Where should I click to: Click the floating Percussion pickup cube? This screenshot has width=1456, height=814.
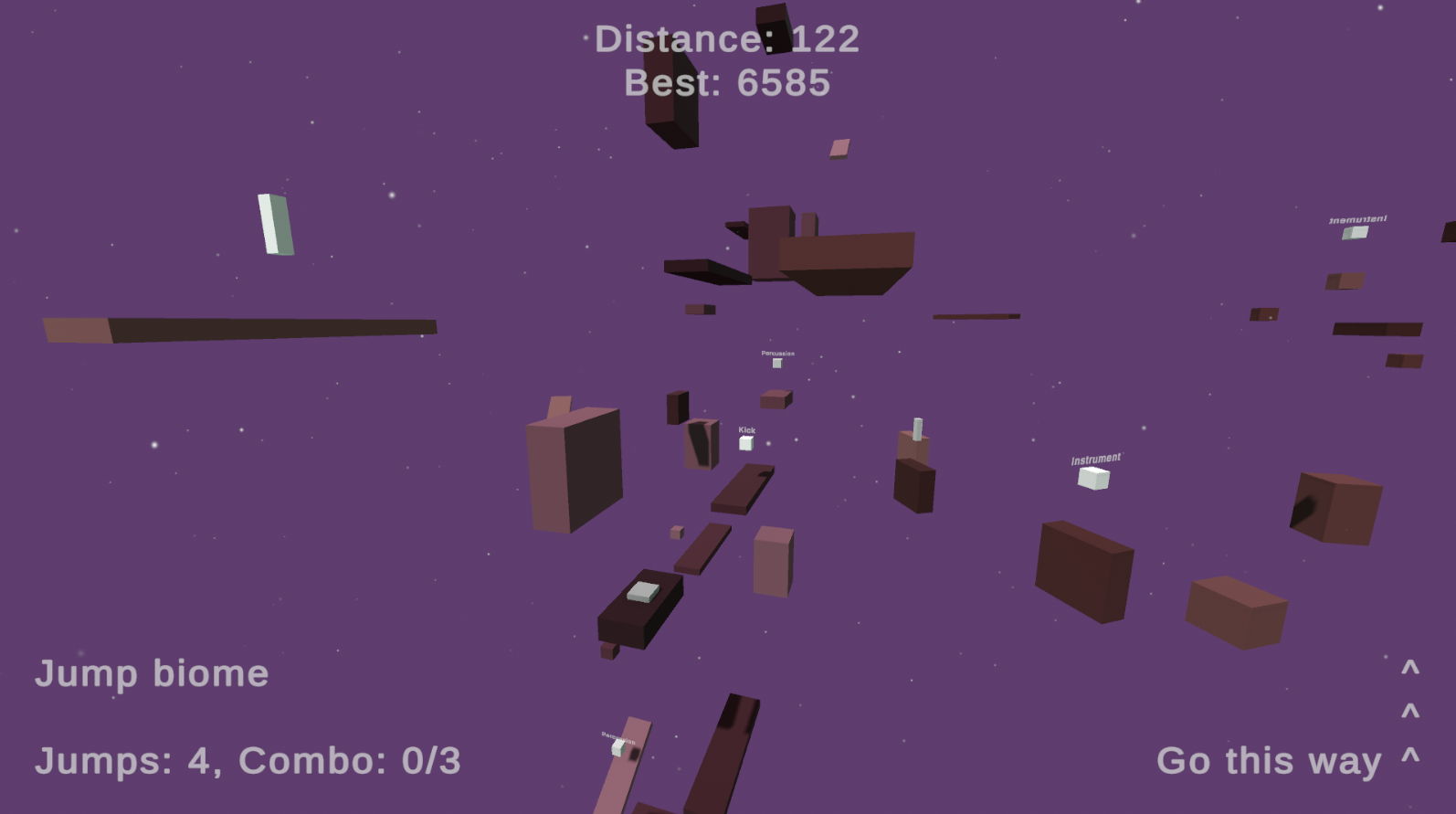(x=777, y=364)
